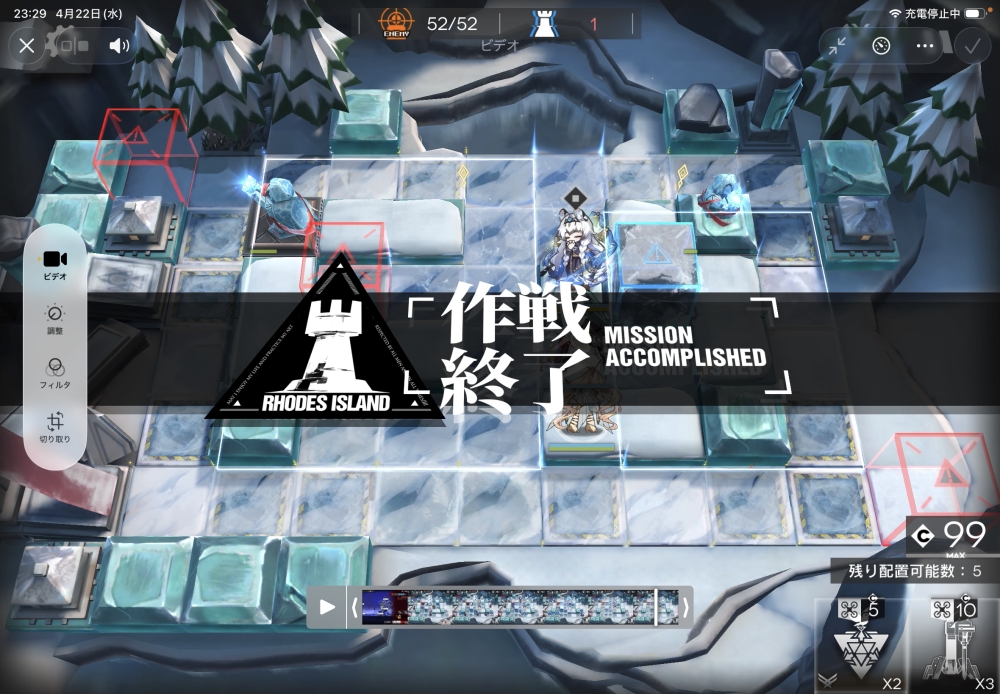Tap the split-compare squares icon

(75, 45)
